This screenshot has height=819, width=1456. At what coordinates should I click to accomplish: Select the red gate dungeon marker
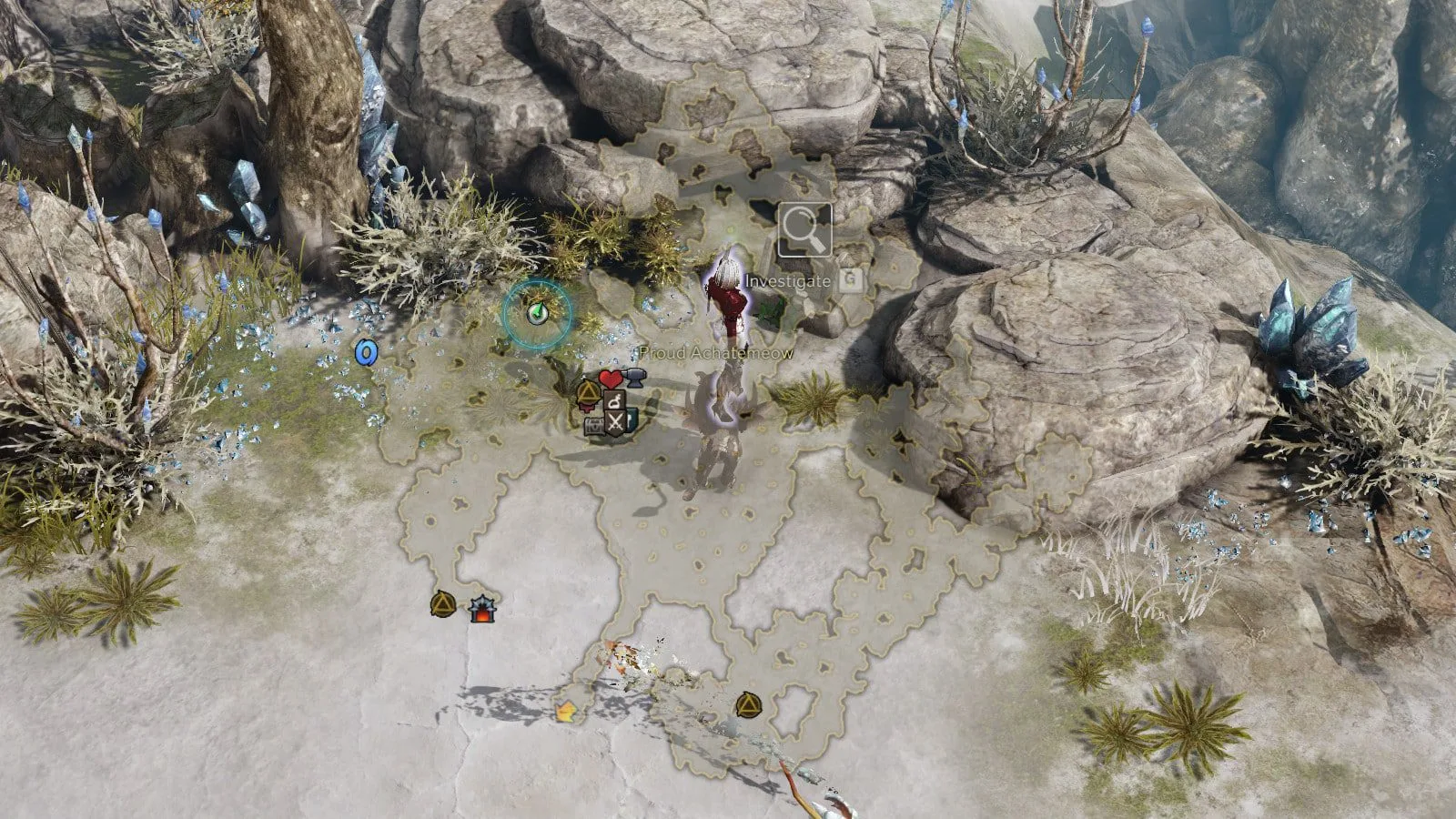480,609
